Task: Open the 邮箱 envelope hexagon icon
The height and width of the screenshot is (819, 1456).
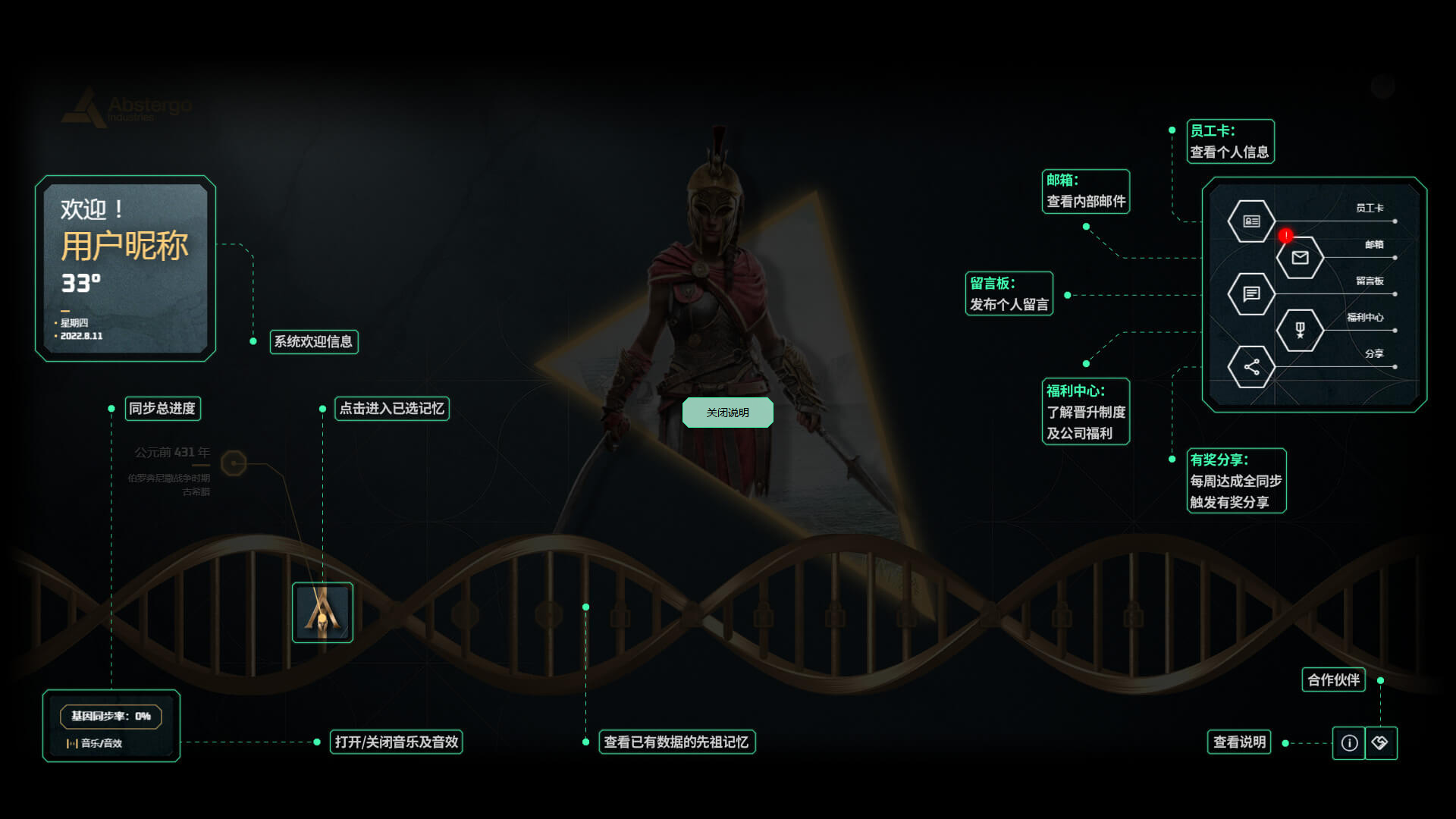Action: click(1300, 258)
